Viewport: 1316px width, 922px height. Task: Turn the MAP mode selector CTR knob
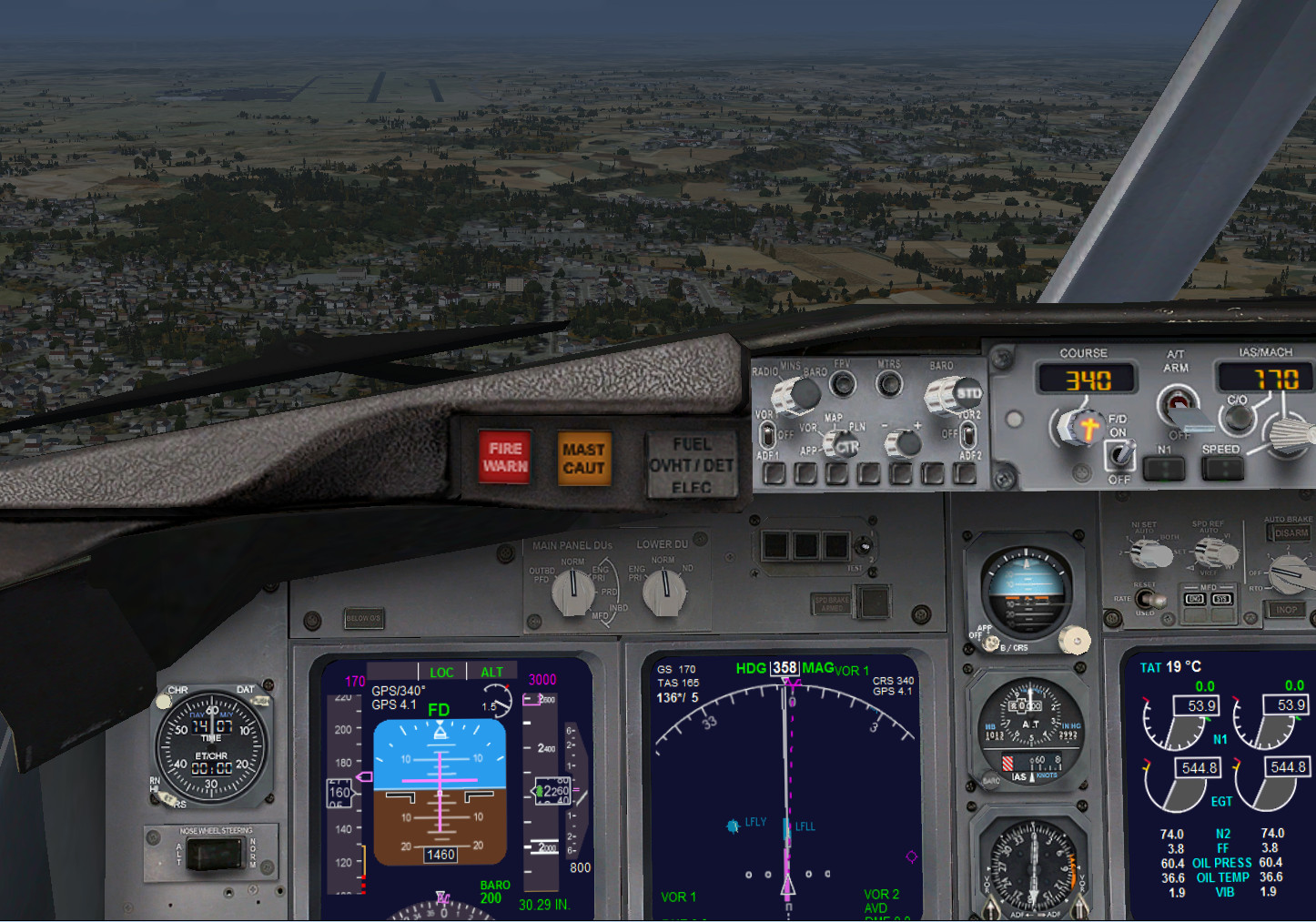[x=841, y=445]
